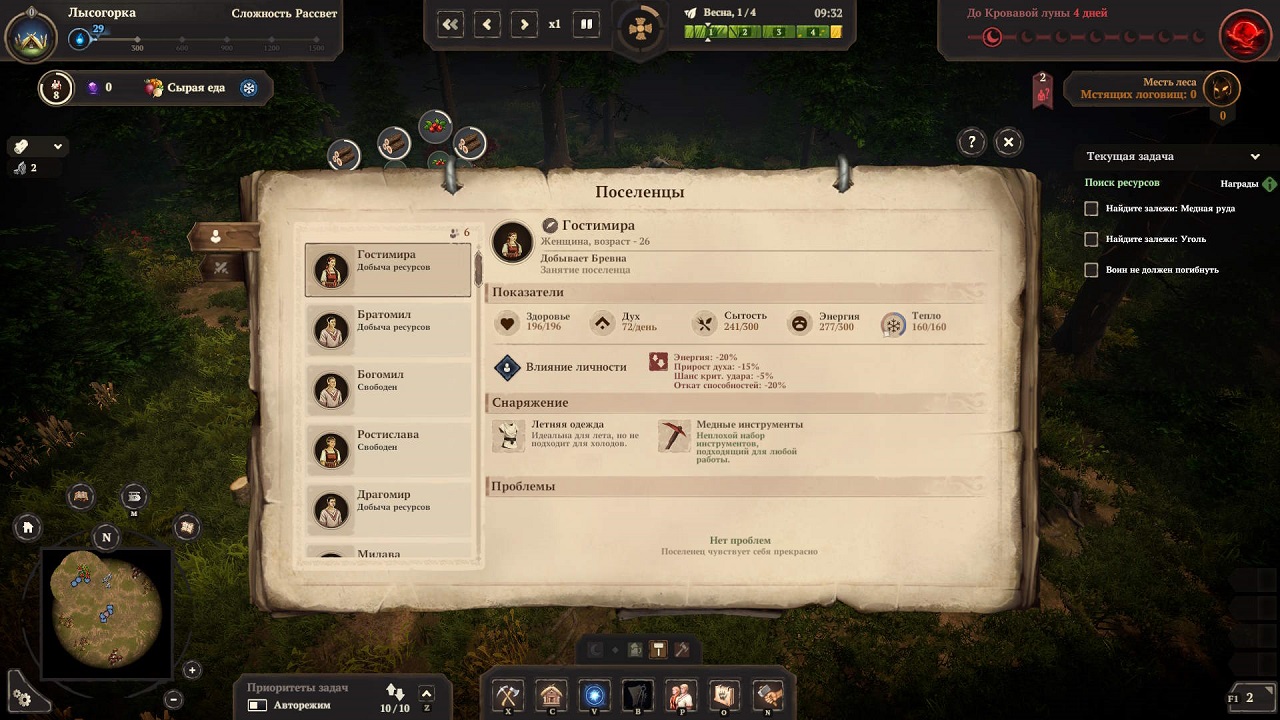Collapse the Текущая задача dropdown
Viewport: 1280px width, 720px height.
coord(1255,156)
